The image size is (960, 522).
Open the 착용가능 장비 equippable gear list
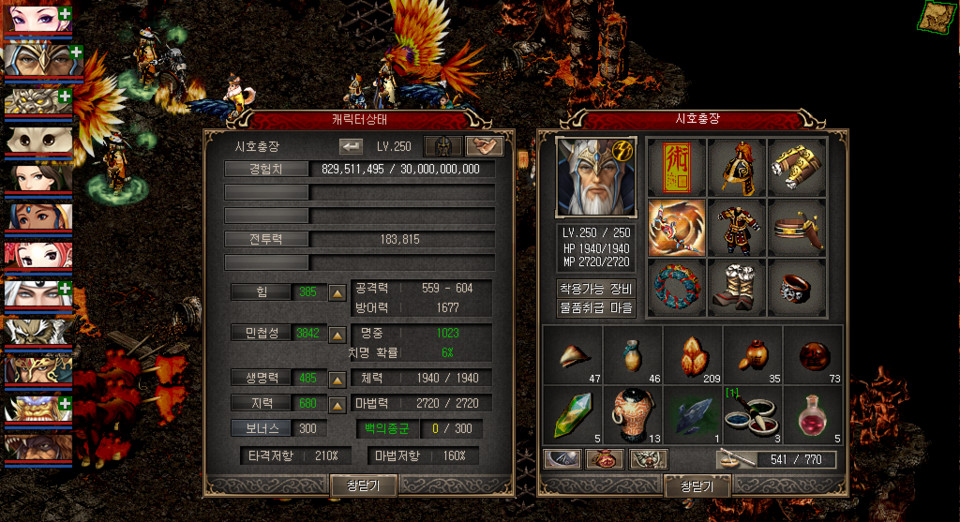(x=596, y=289)
